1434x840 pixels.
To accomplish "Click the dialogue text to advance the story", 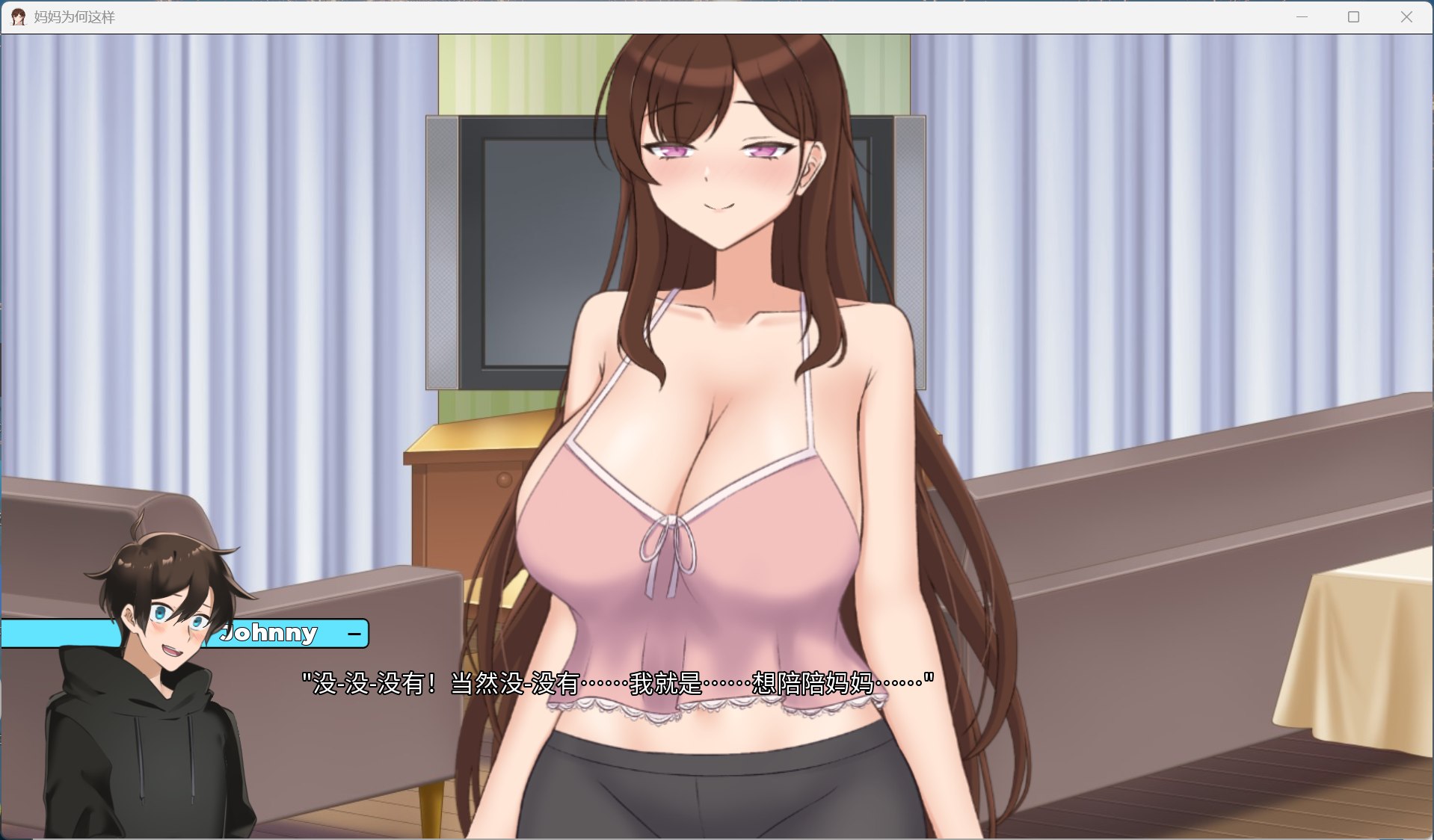I will [613, 682].
